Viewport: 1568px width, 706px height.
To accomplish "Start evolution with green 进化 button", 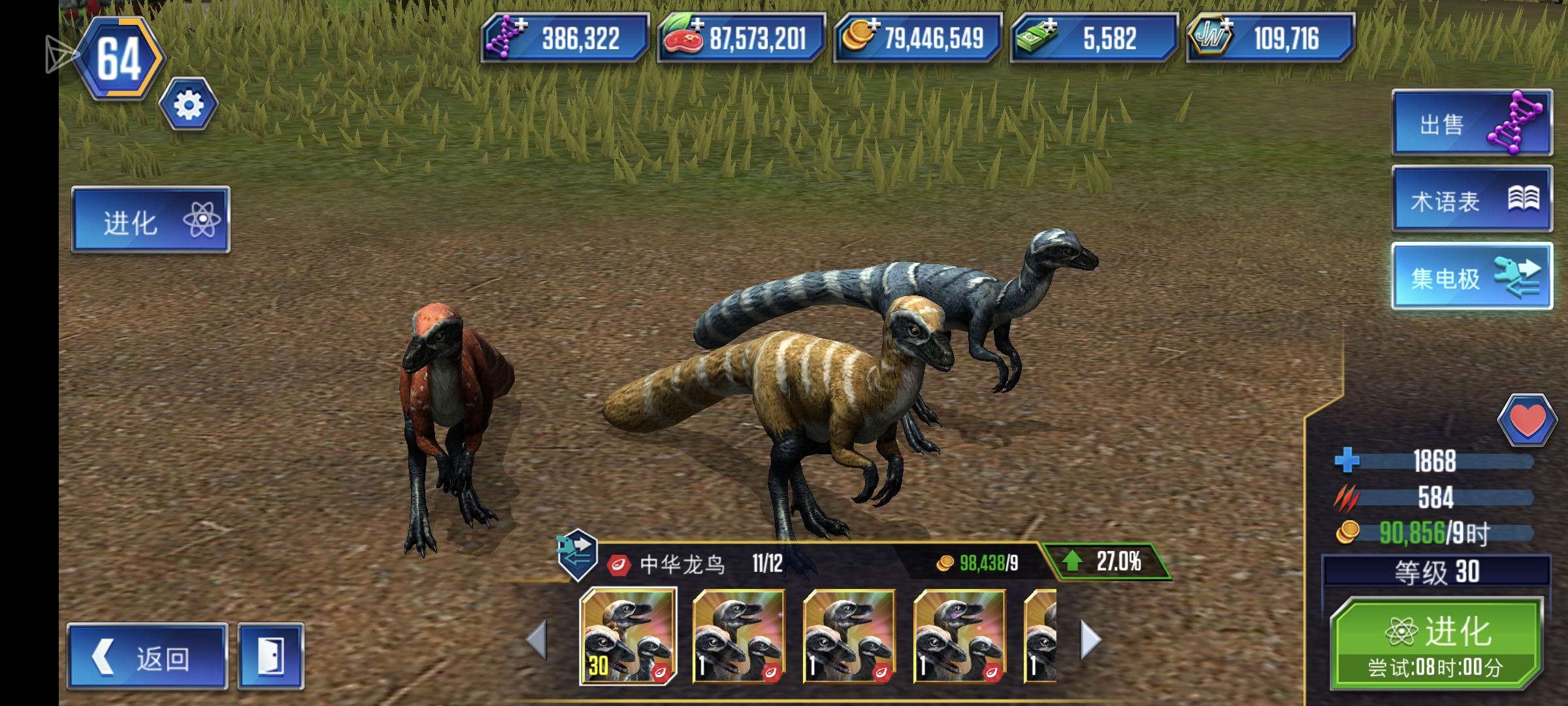I will pos(1436,644).
